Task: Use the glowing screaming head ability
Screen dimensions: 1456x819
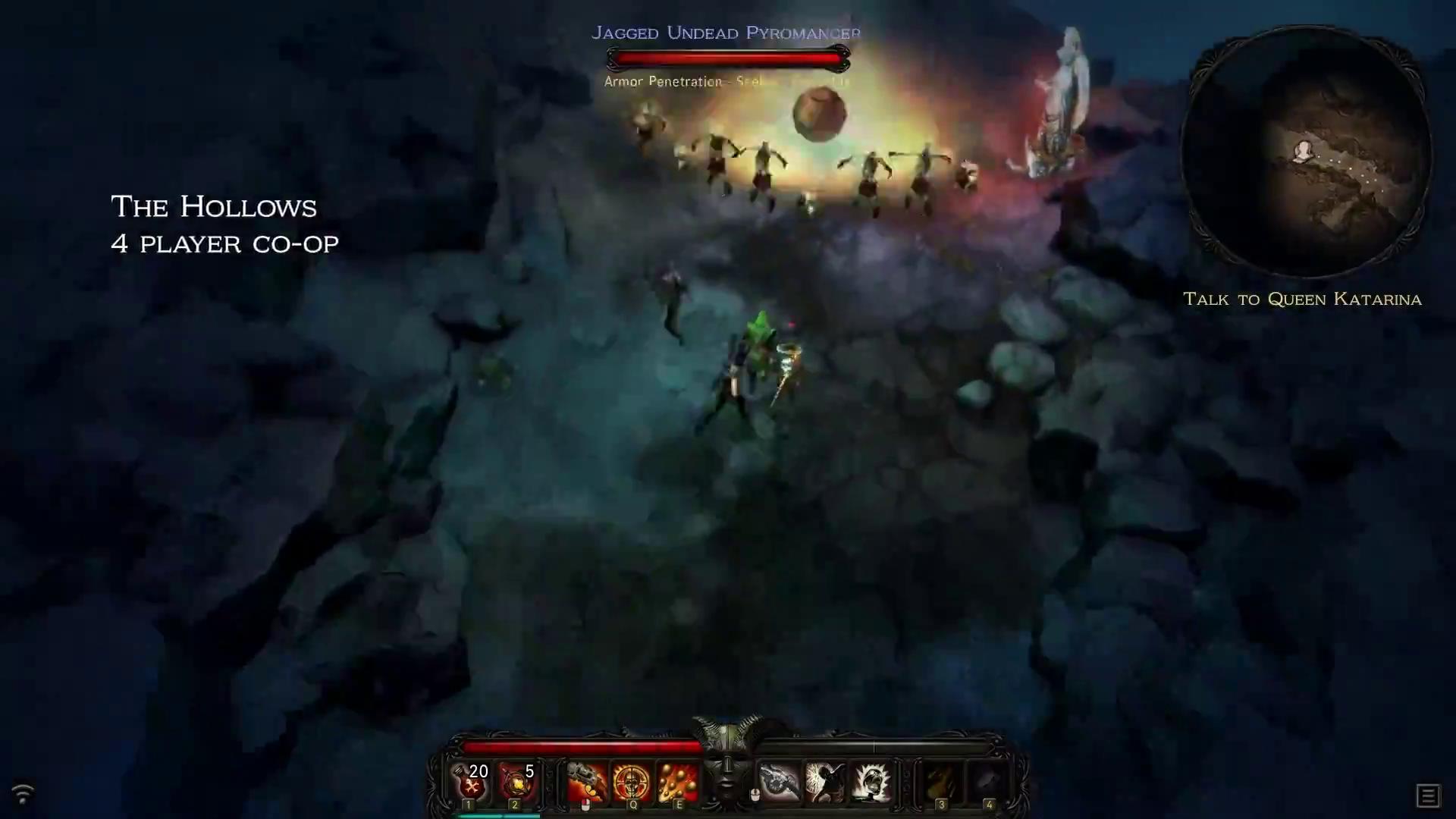Action: [871, 782]
